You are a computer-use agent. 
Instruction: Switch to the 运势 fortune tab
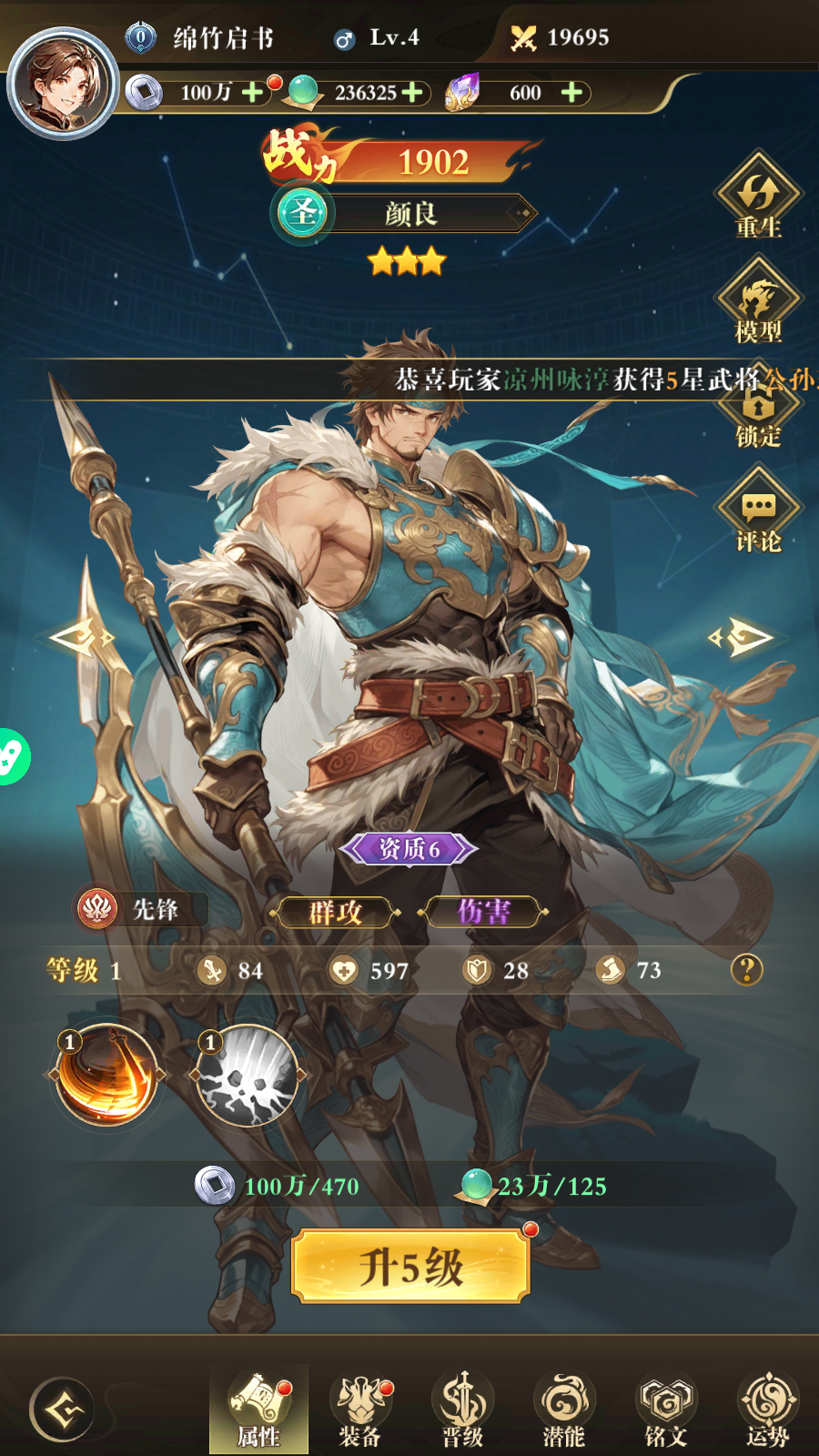point(767,1409)
